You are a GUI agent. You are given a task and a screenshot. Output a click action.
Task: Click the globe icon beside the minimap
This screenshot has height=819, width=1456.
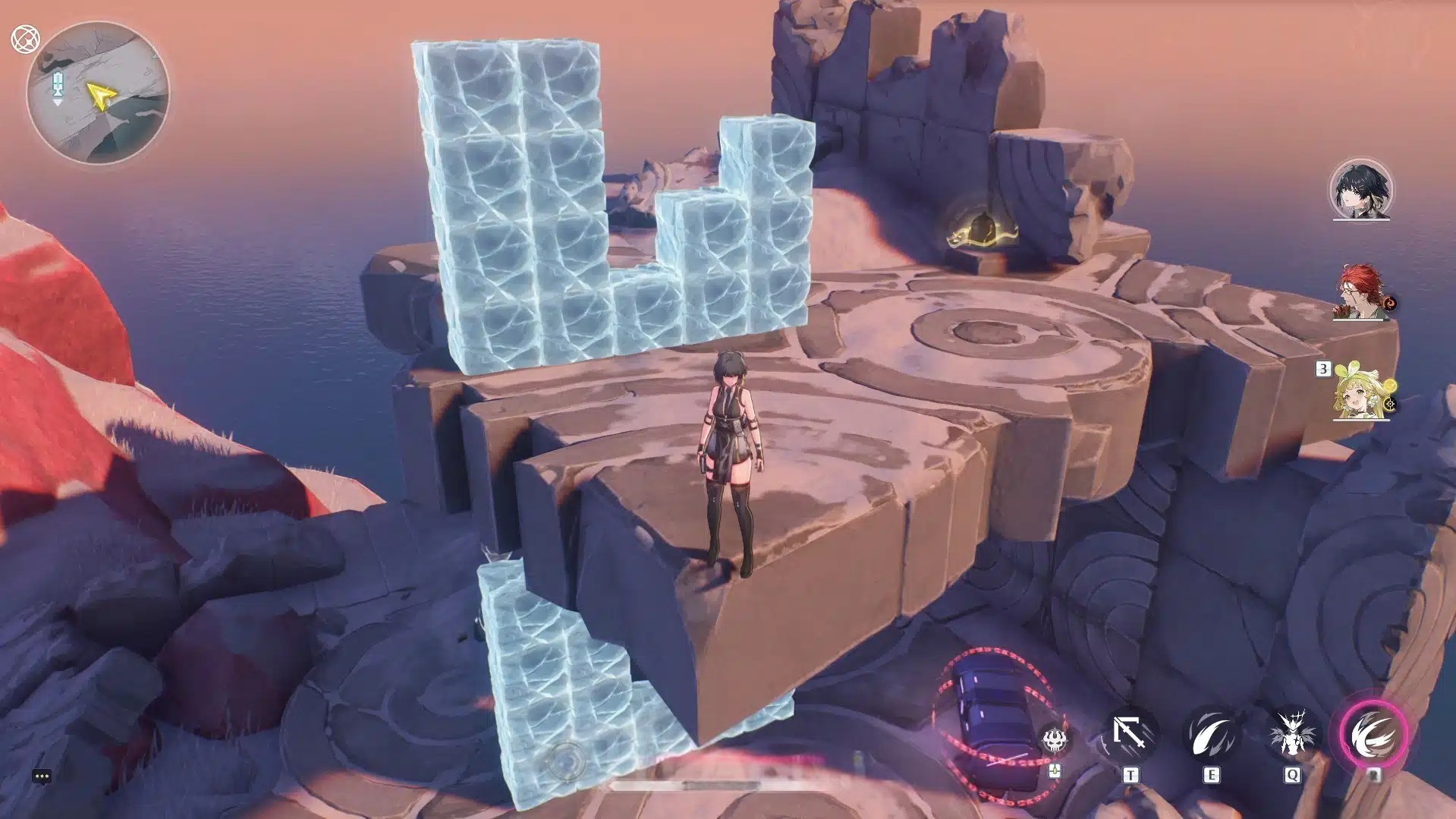coord(25,39)
